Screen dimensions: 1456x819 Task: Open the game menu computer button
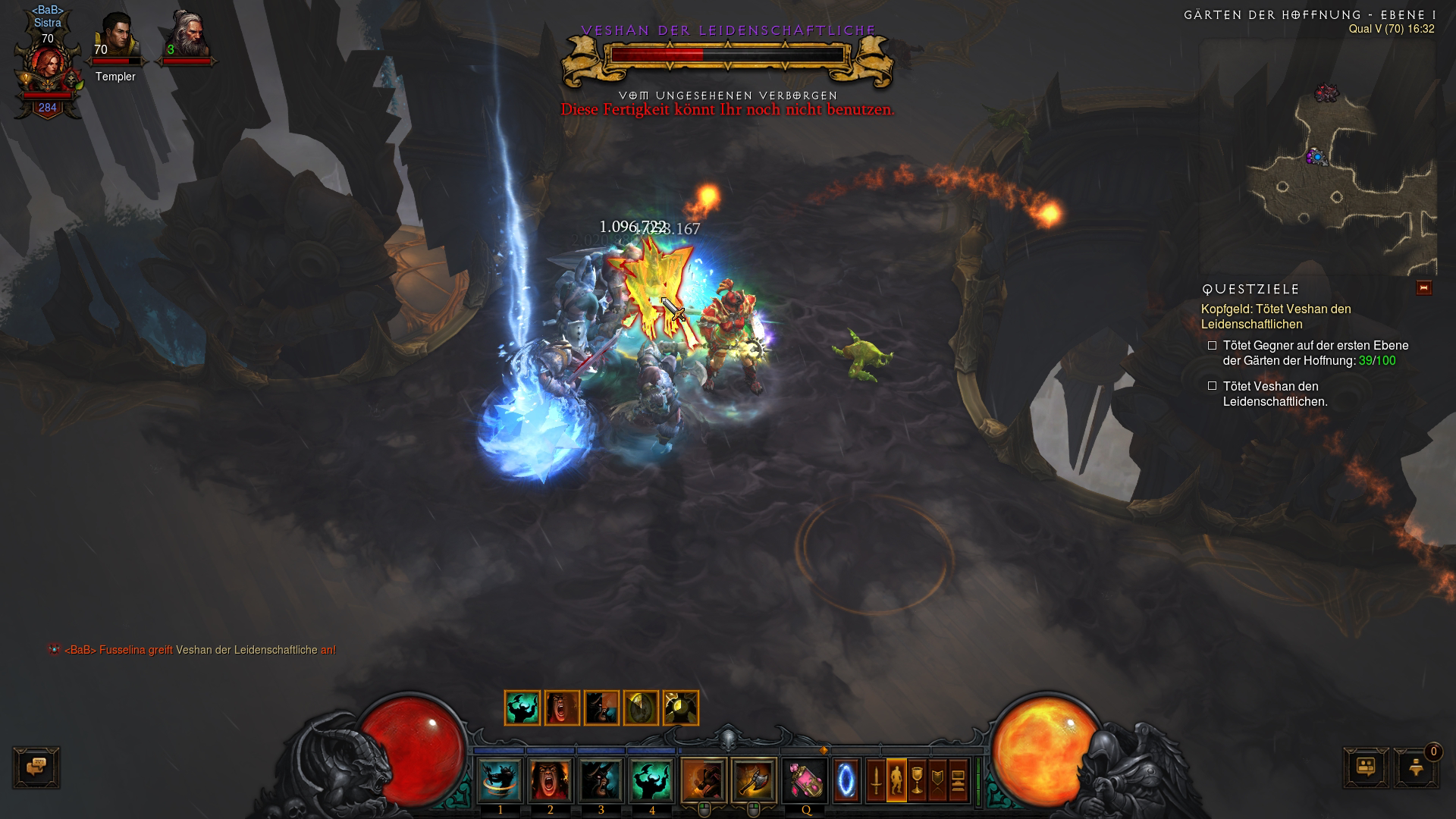[958, 780]
